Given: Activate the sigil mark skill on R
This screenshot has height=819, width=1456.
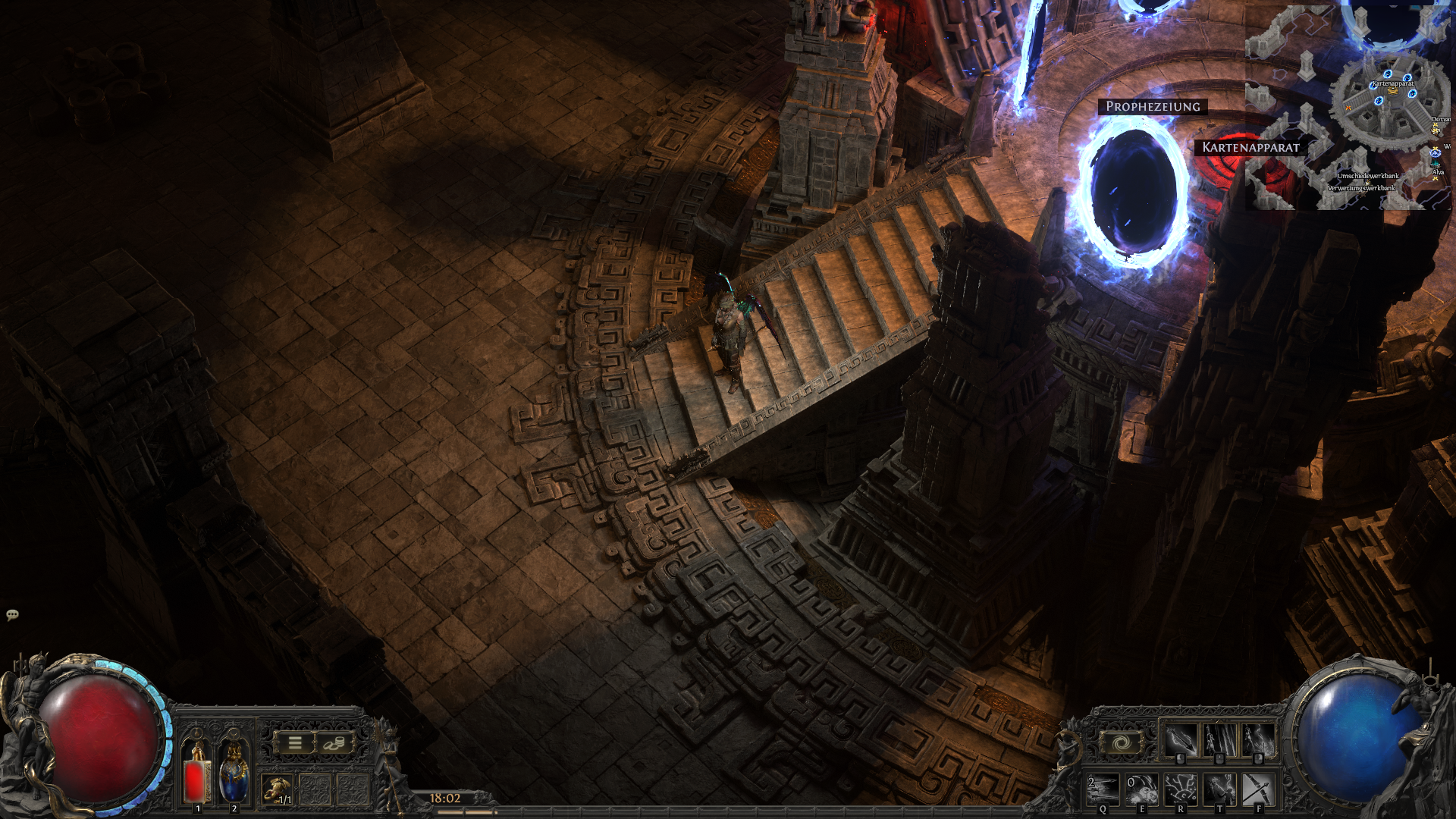Looking at the screenshot, I should (x=1181, y=789).
